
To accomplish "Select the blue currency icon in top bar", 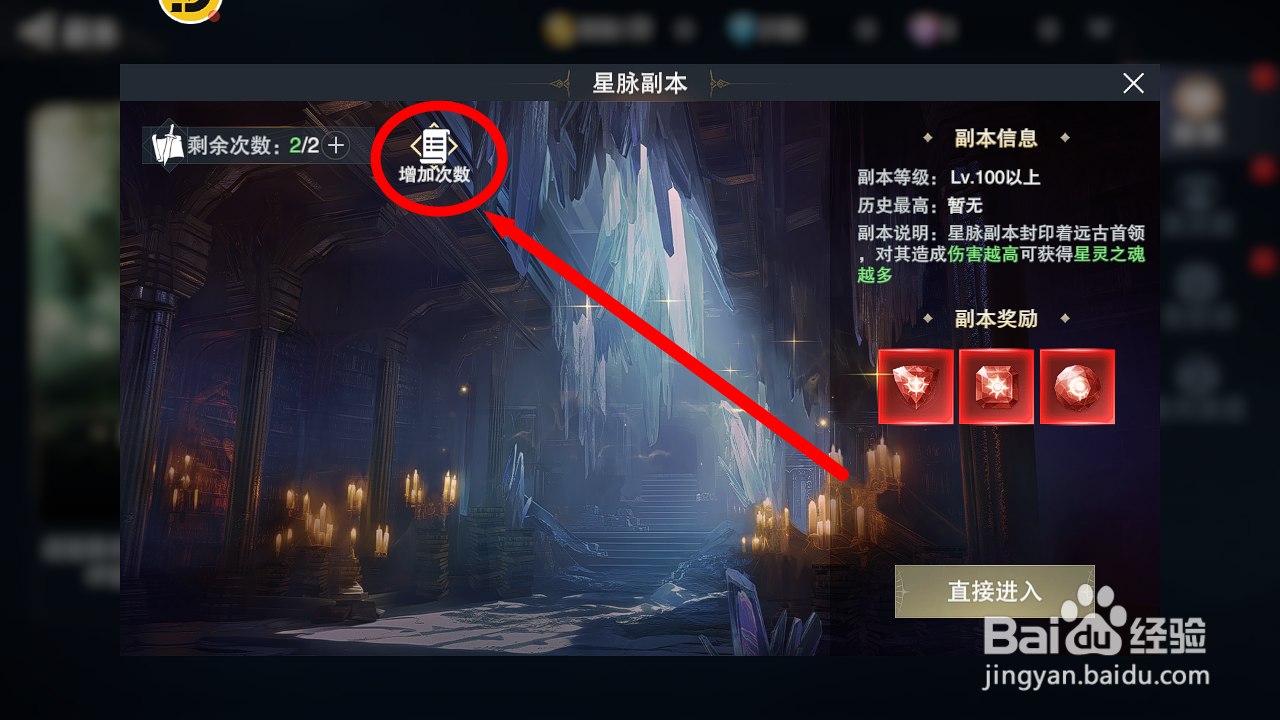I will click(x=740, y=28).
